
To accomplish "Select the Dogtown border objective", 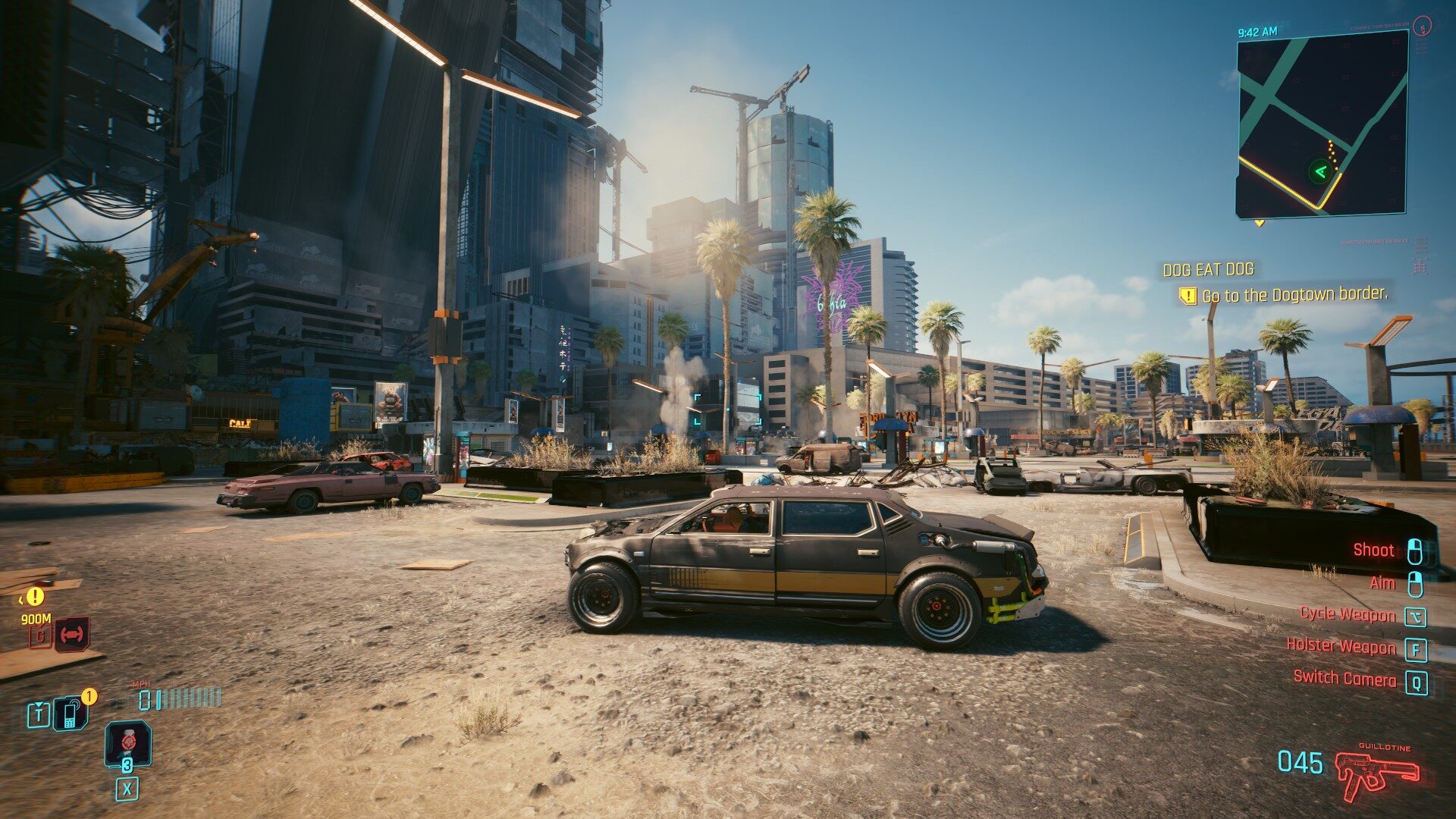I will (x=1294, y=295).
